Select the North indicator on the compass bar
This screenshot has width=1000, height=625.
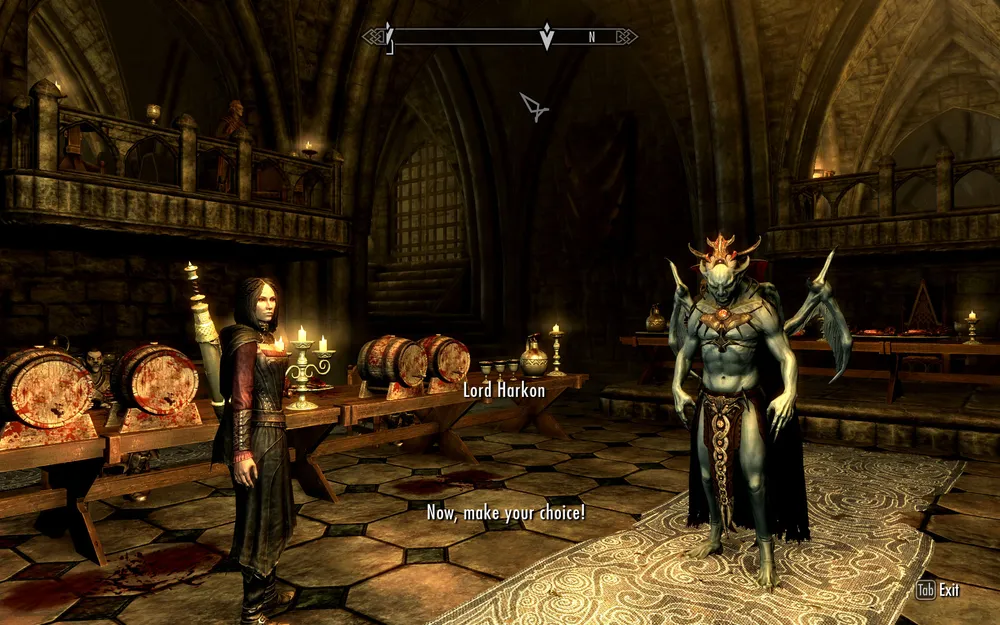point(592,37)
